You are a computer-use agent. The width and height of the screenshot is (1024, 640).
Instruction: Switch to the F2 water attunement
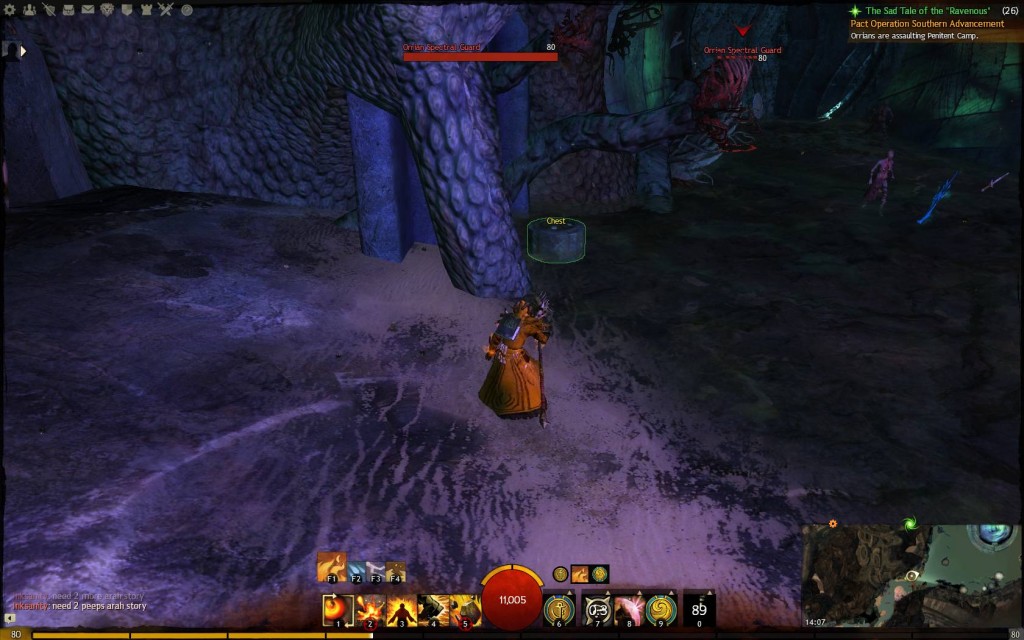coord(357,571)
